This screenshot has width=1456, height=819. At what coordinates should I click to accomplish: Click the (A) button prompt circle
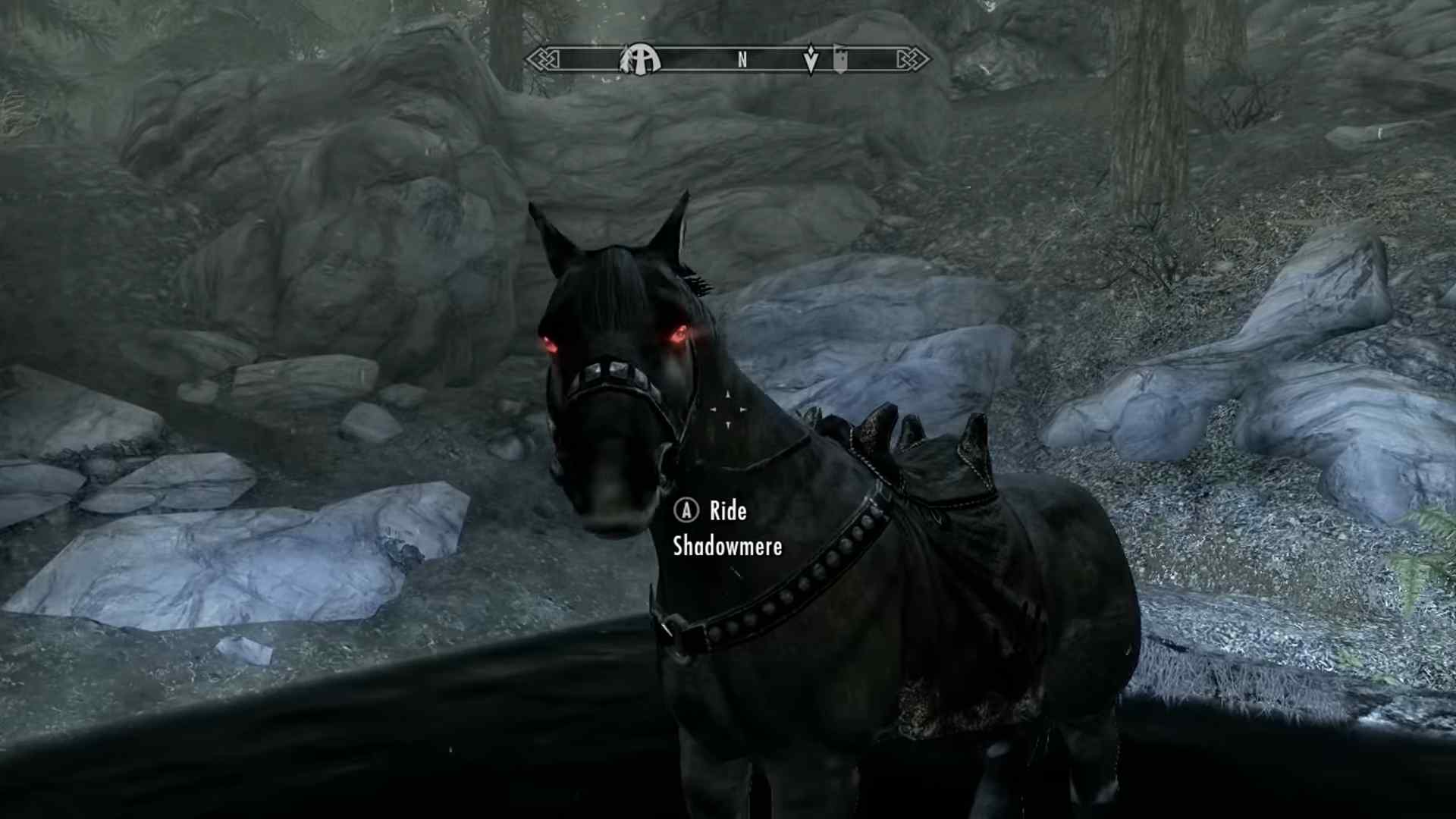point(685,511)
